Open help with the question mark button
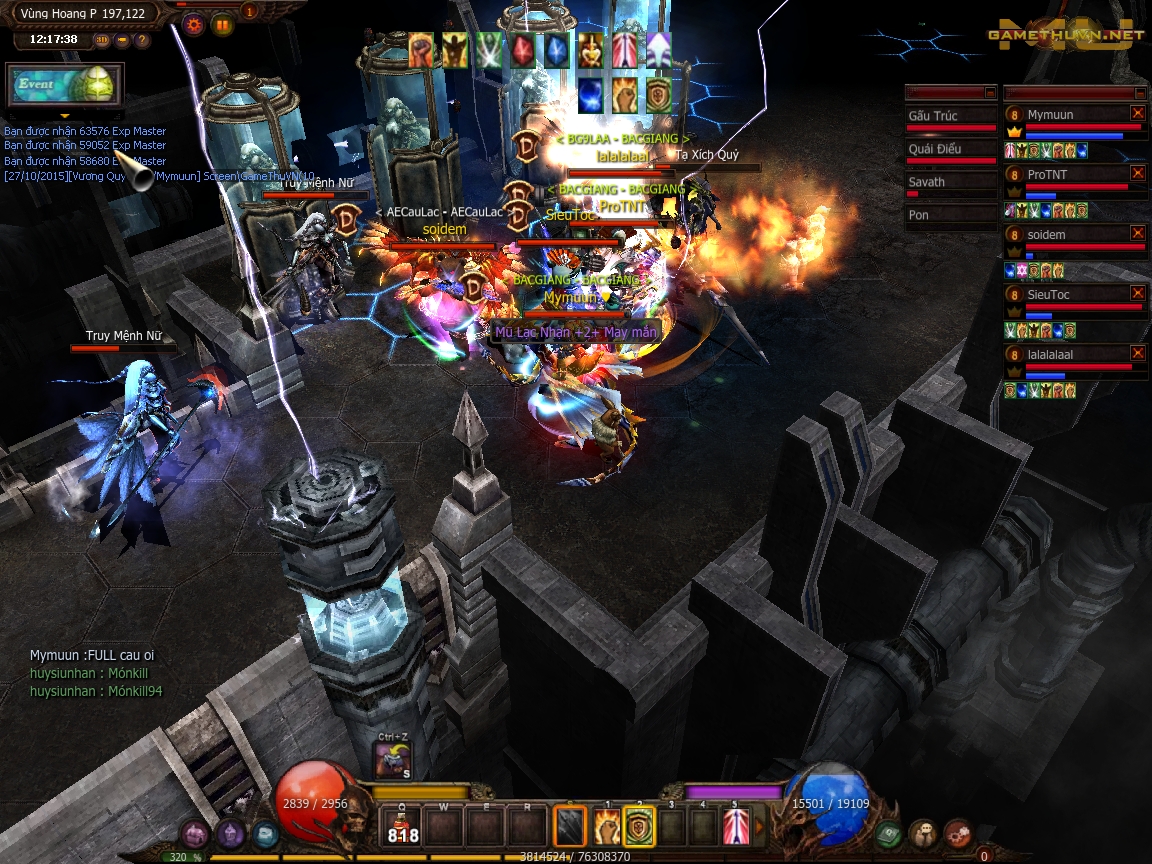 tap(142, 40)
